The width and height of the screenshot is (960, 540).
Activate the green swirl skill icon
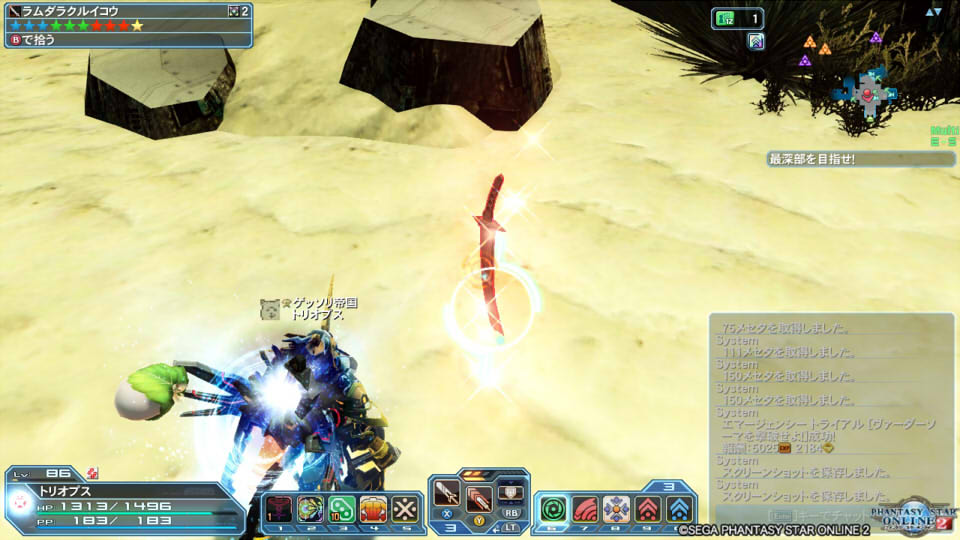pos(553,509)
